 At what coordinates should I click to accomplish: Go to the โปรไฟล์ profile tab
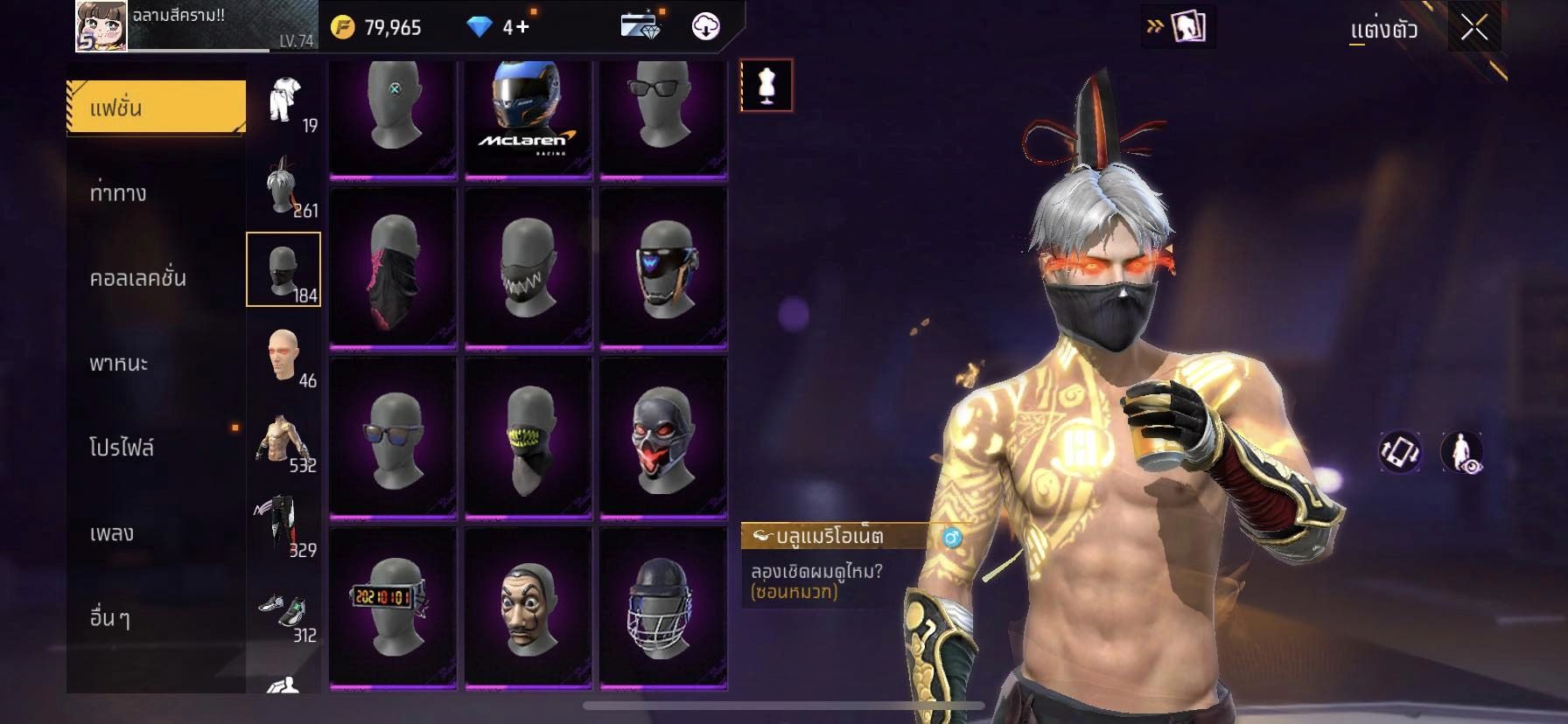(x=122, y=448)
